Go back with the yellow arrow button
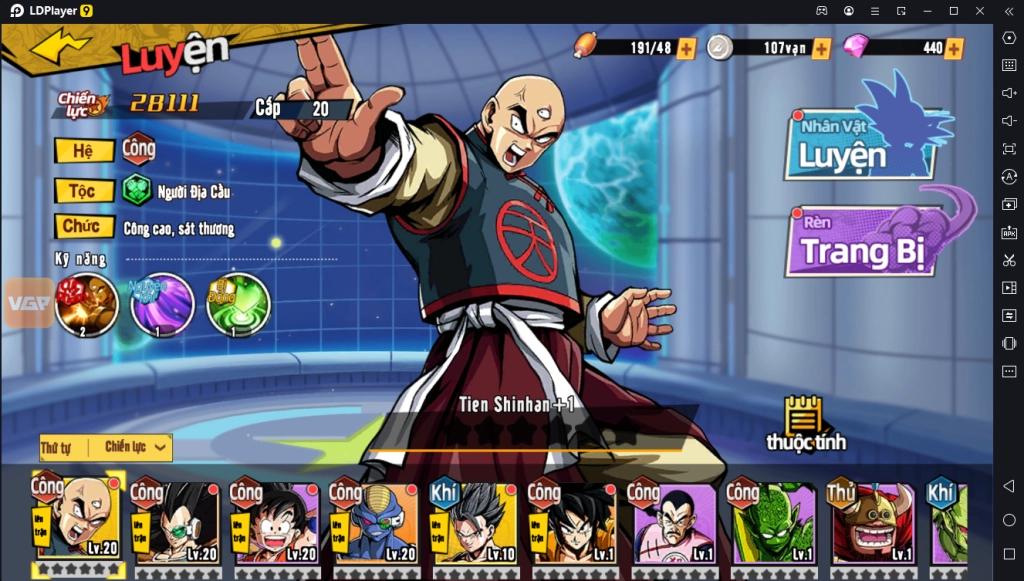 click(x=60, y=46)
